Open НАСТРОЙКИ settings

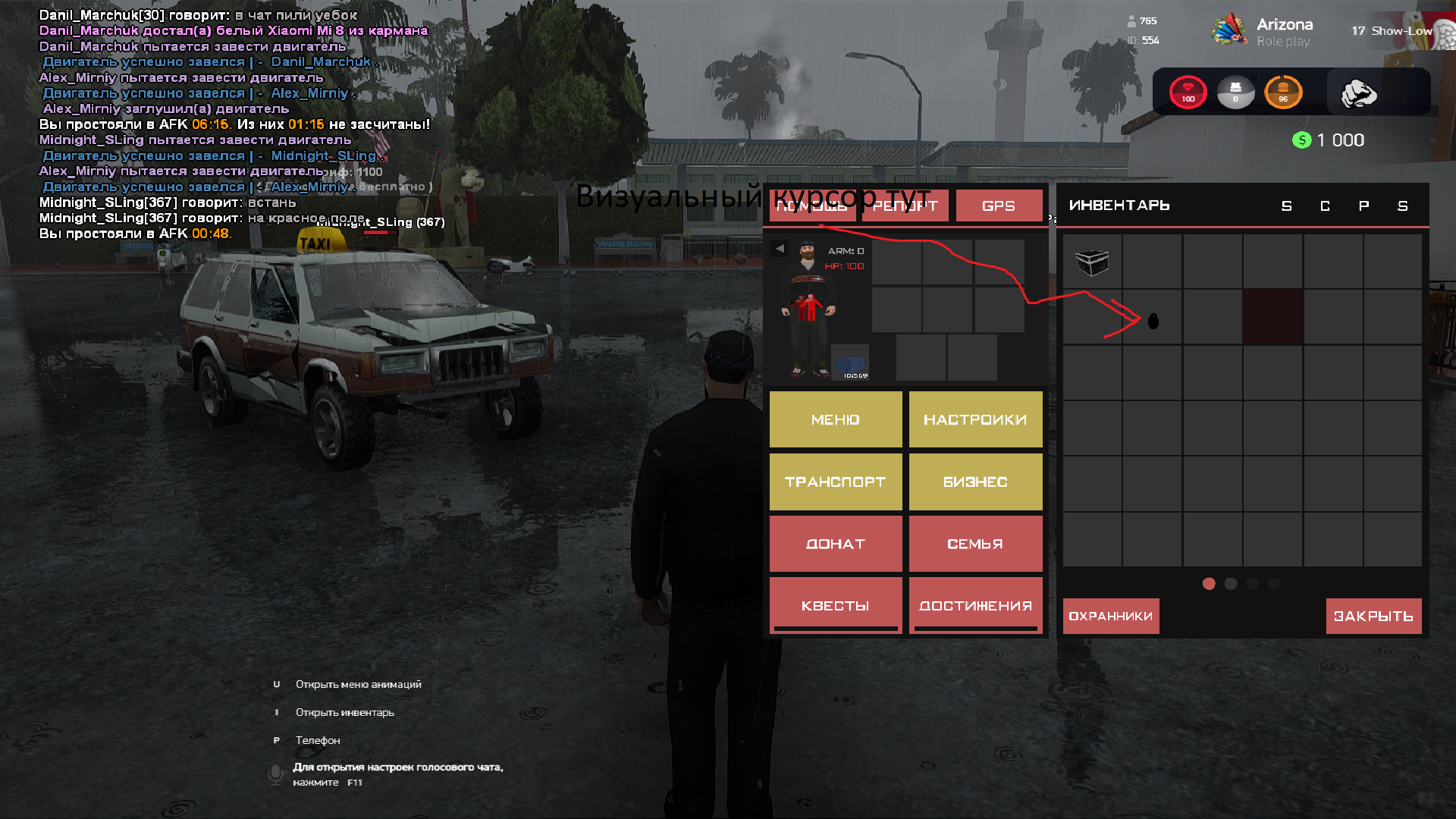pos(975,419)
